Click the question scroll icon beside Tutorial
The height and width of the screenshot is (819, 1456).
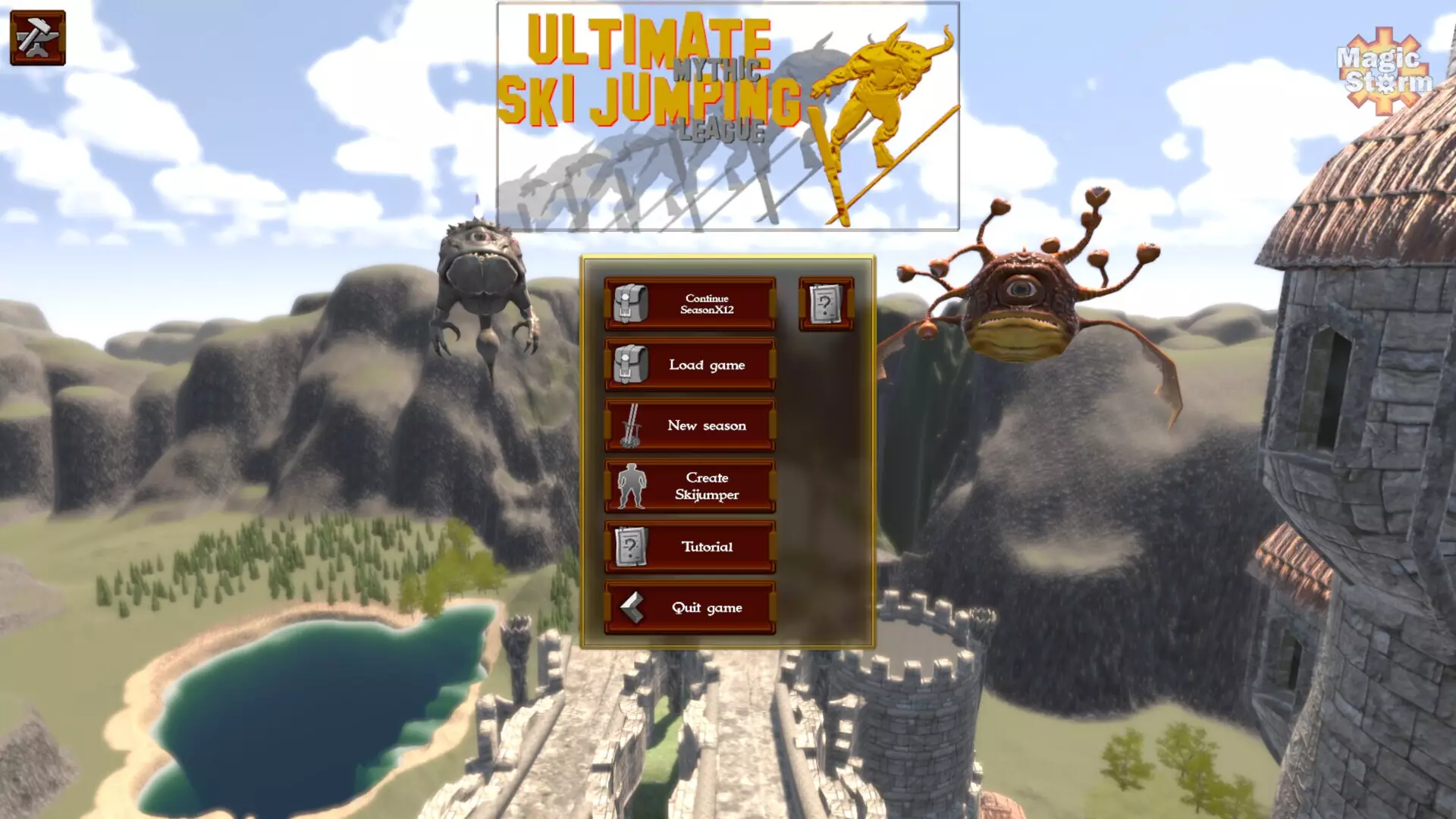pyautogui.click(x=632, y=546)
